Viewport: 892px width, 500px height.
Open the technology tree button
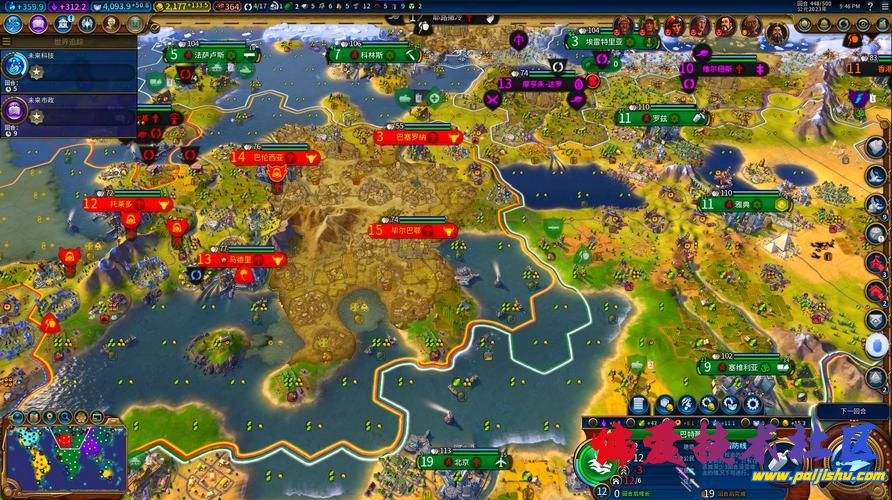click(x=13, y=23)
